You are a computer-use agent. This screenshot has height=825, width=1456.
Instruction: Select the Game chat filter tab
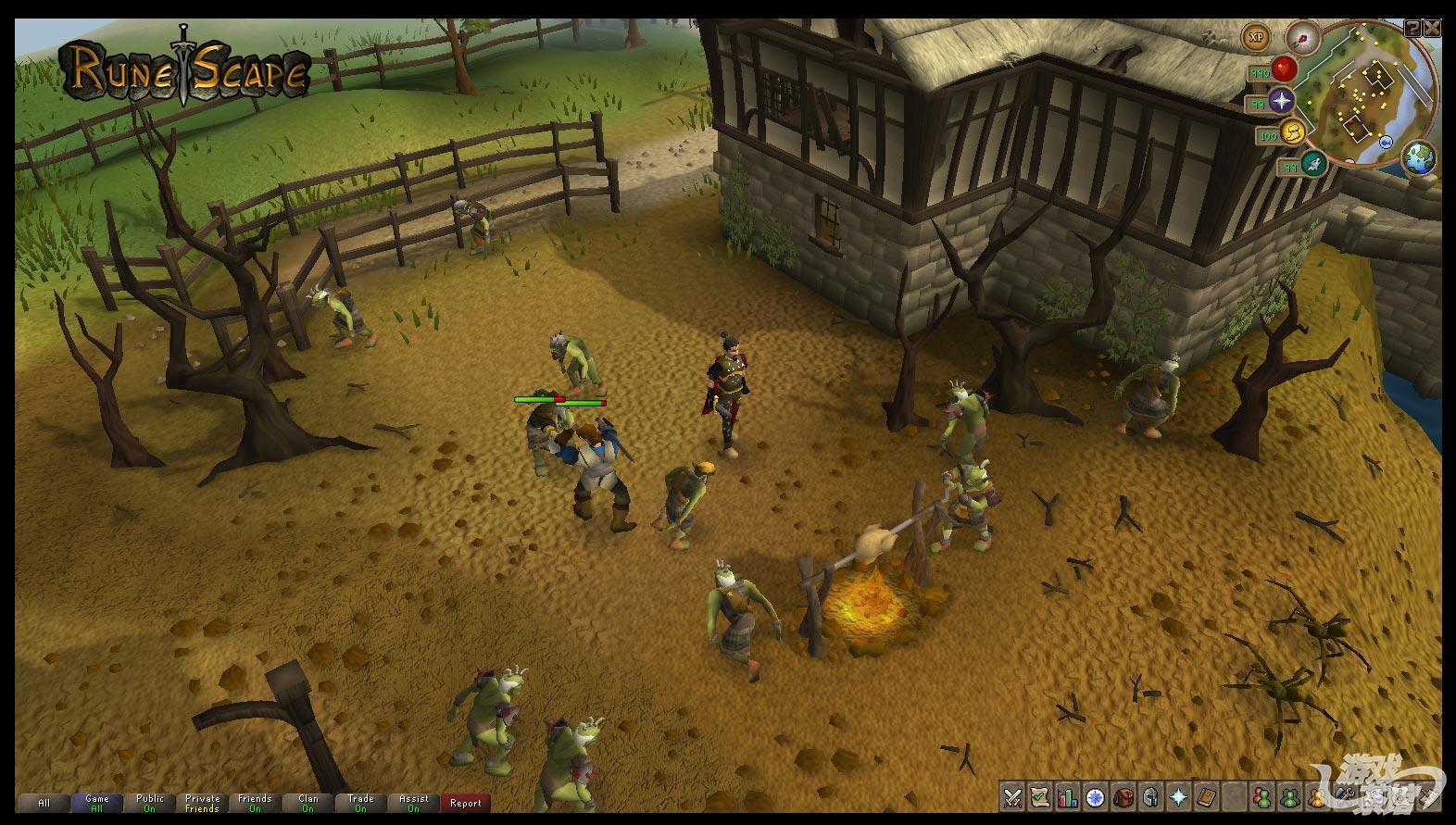[x=96, y=803]
